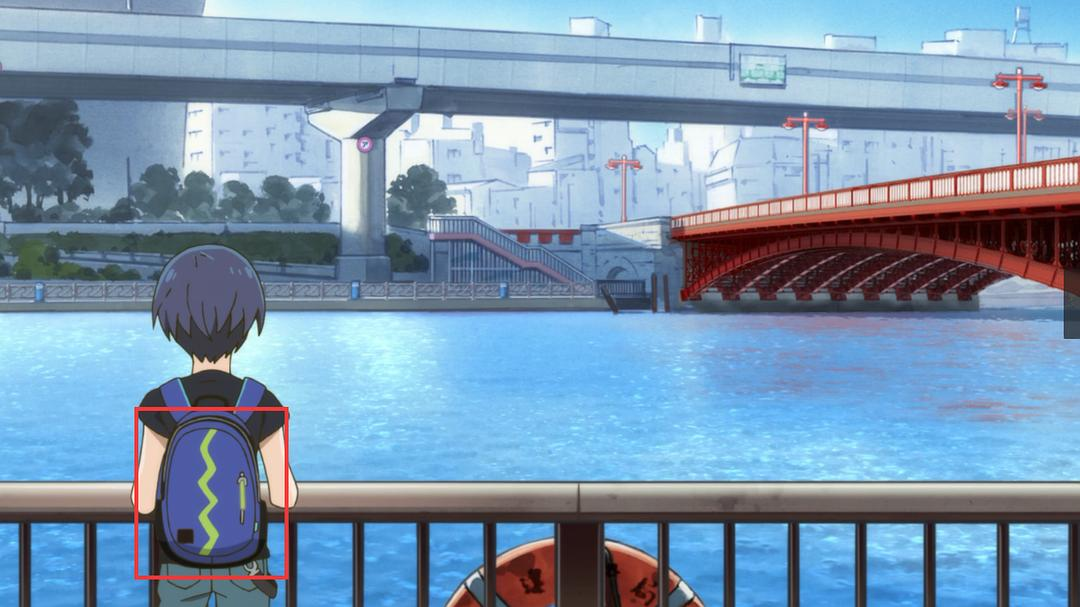Select the backpack highlighted by the red box

point(211,492)
